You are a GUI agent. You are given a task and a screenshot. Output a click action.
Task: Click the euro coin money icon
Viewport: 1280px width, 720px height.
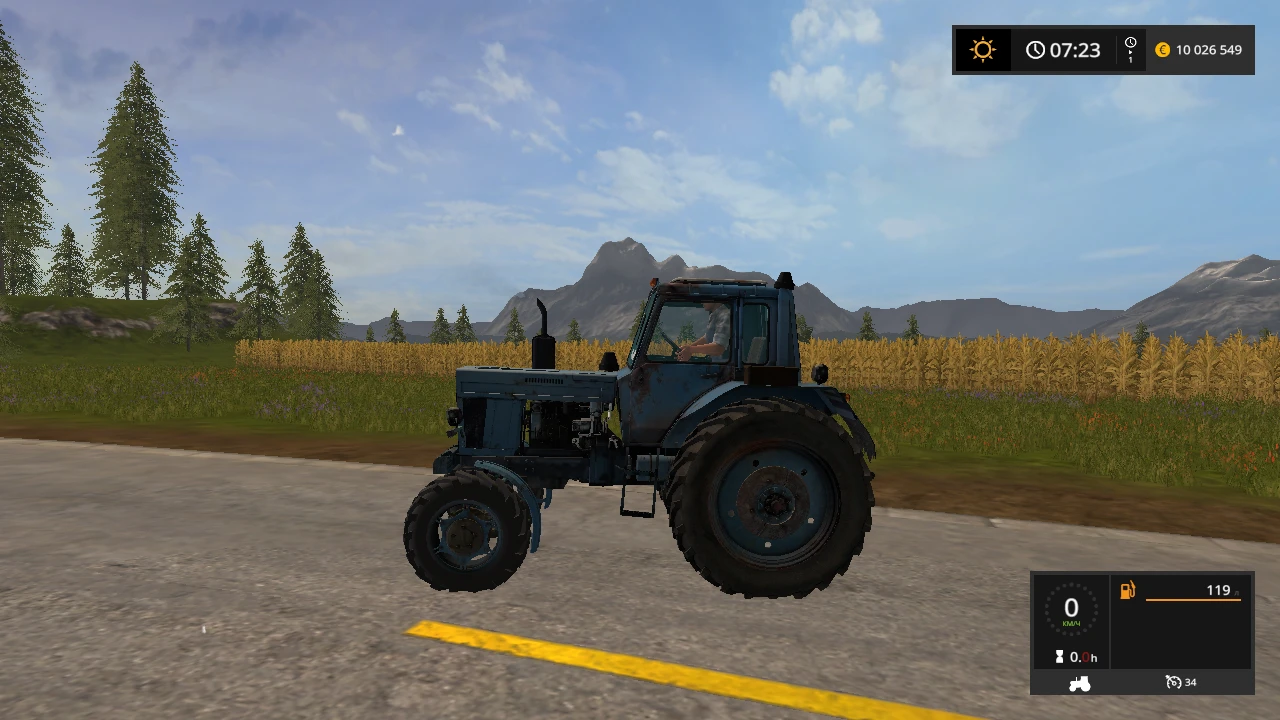(1163, 49)
